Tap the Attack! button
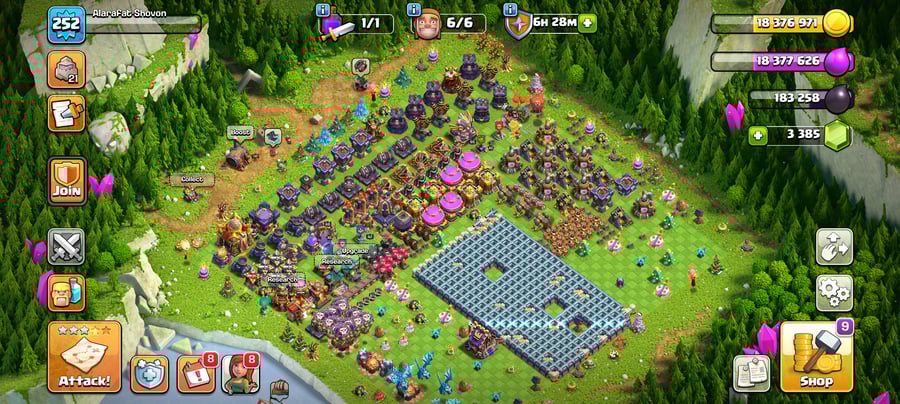This screenshot has width=900, height=404. pyautogui.click(x=84, y=357)
